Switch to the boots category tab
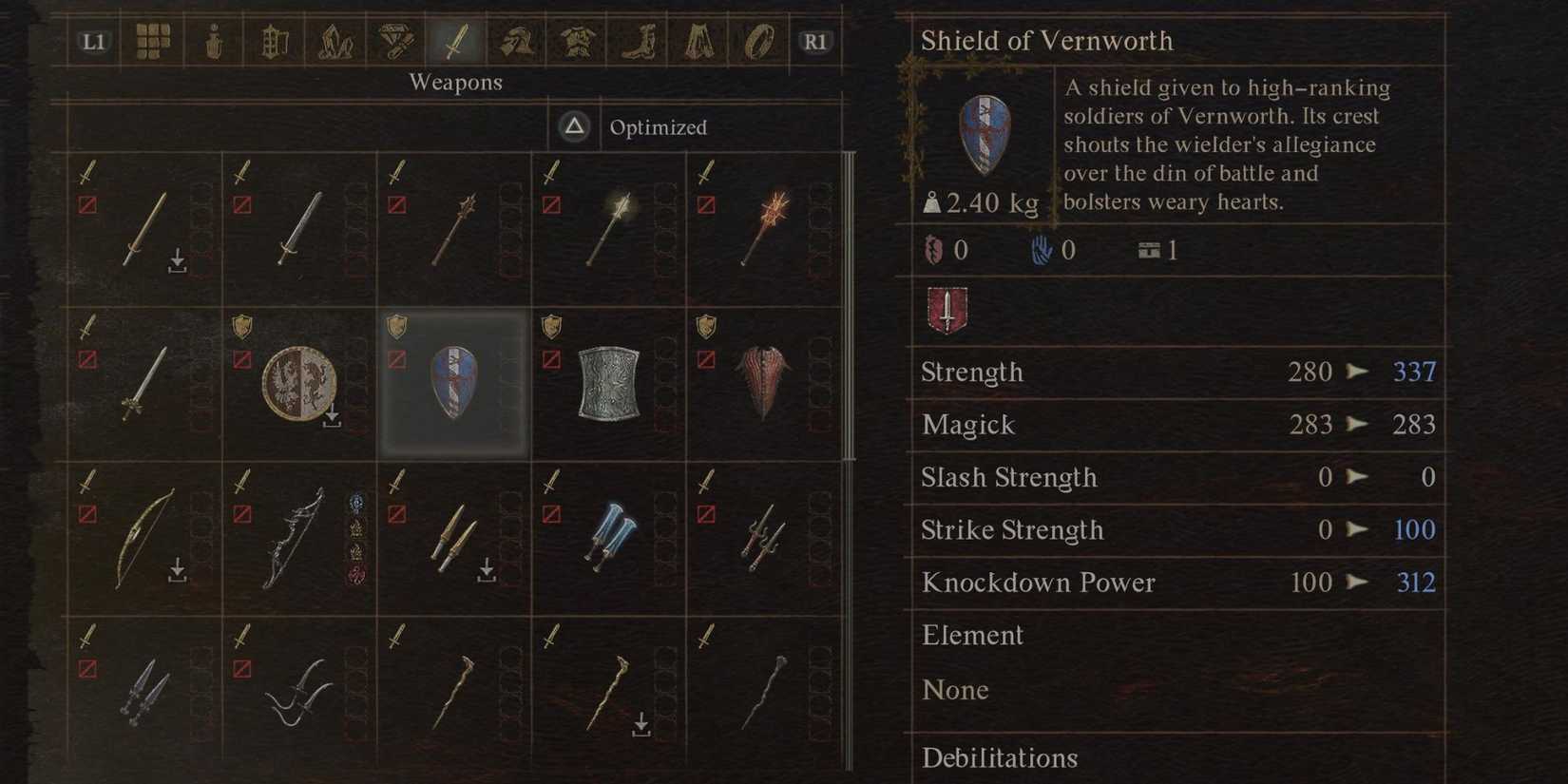 tap(638, 40)
